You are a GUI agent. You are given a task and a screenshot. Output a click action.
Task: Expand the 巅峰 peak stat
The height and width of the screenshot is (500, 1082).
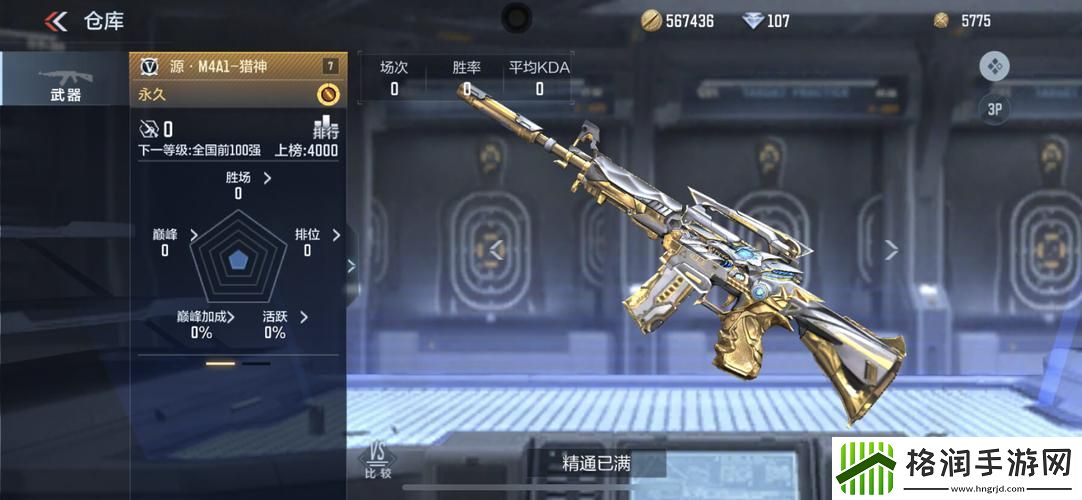click(193, 235)
